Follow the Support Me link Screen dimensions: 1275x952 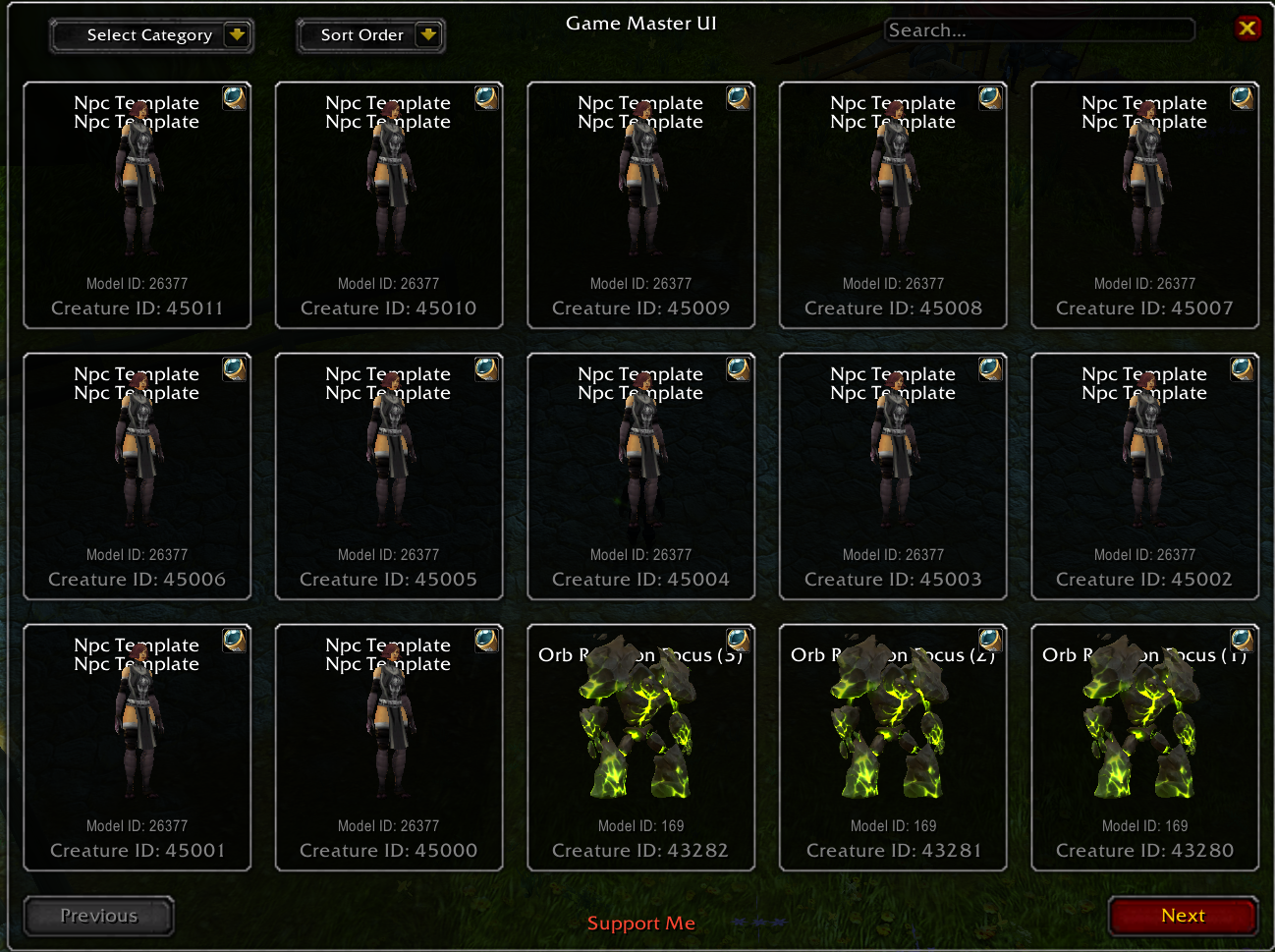pyautogui.click(x=640, y=924)
